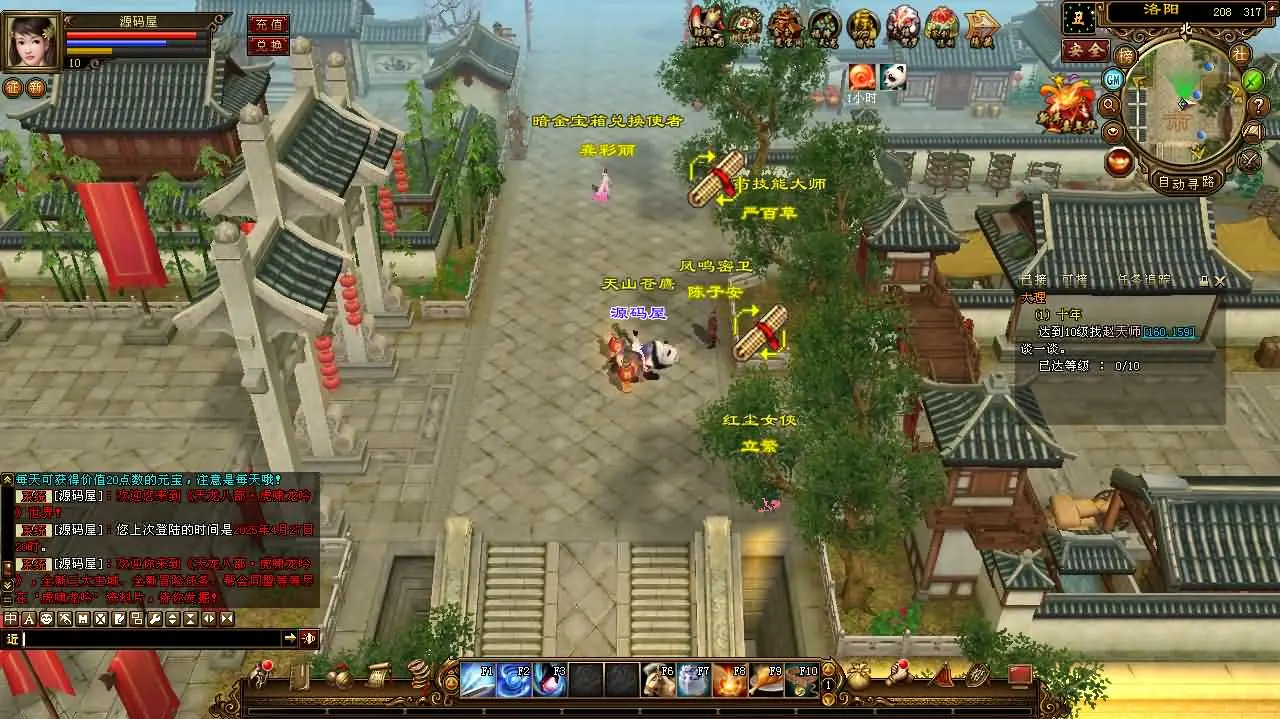Open the 社 social button near minimap
The image size is (1280, 719).
pos(1240,54)
